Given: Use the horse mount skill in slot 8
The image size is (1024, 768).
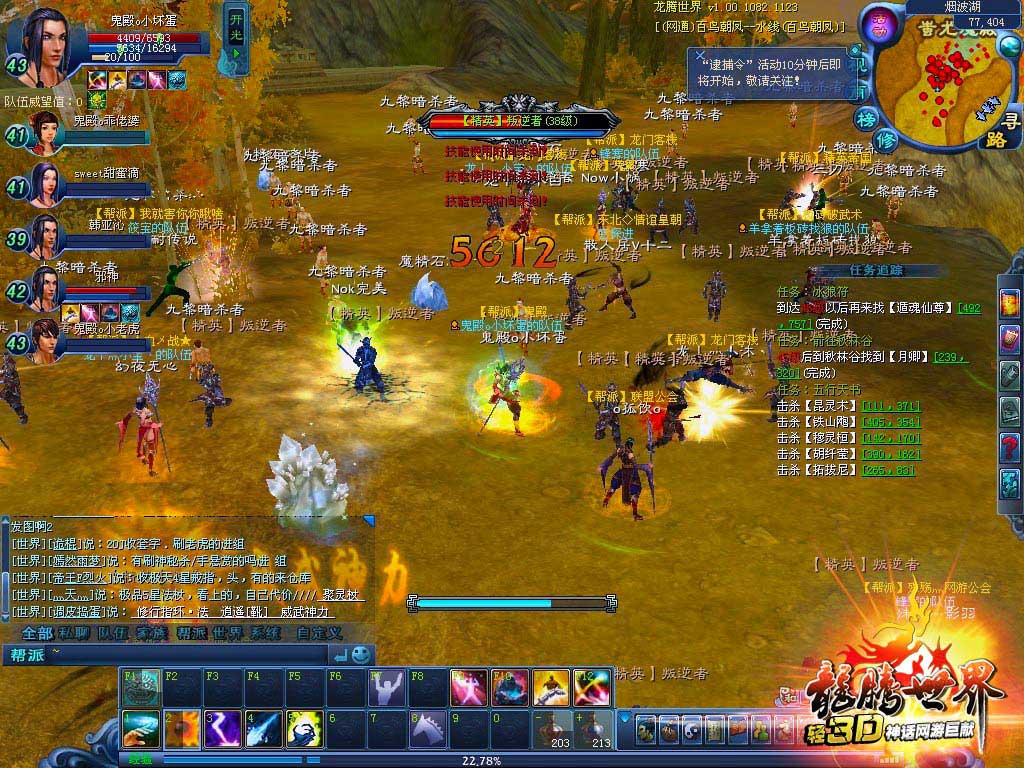Looking at the screenshot, I should [428, 729].
